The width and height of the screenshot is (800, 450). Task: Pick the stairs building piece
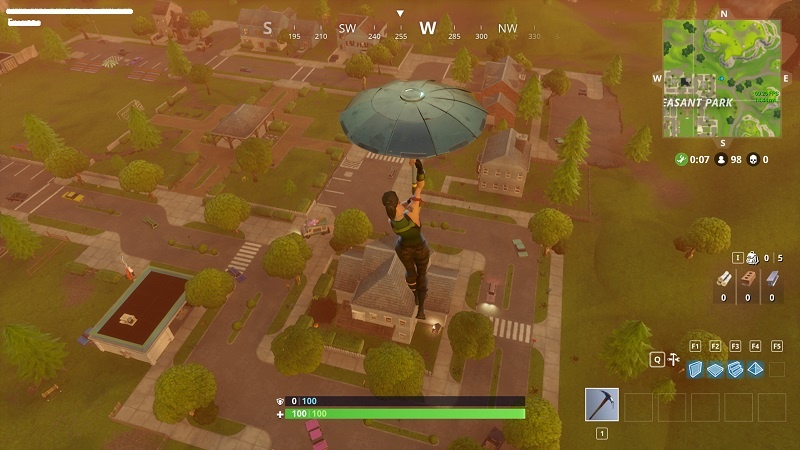[735, 369]
